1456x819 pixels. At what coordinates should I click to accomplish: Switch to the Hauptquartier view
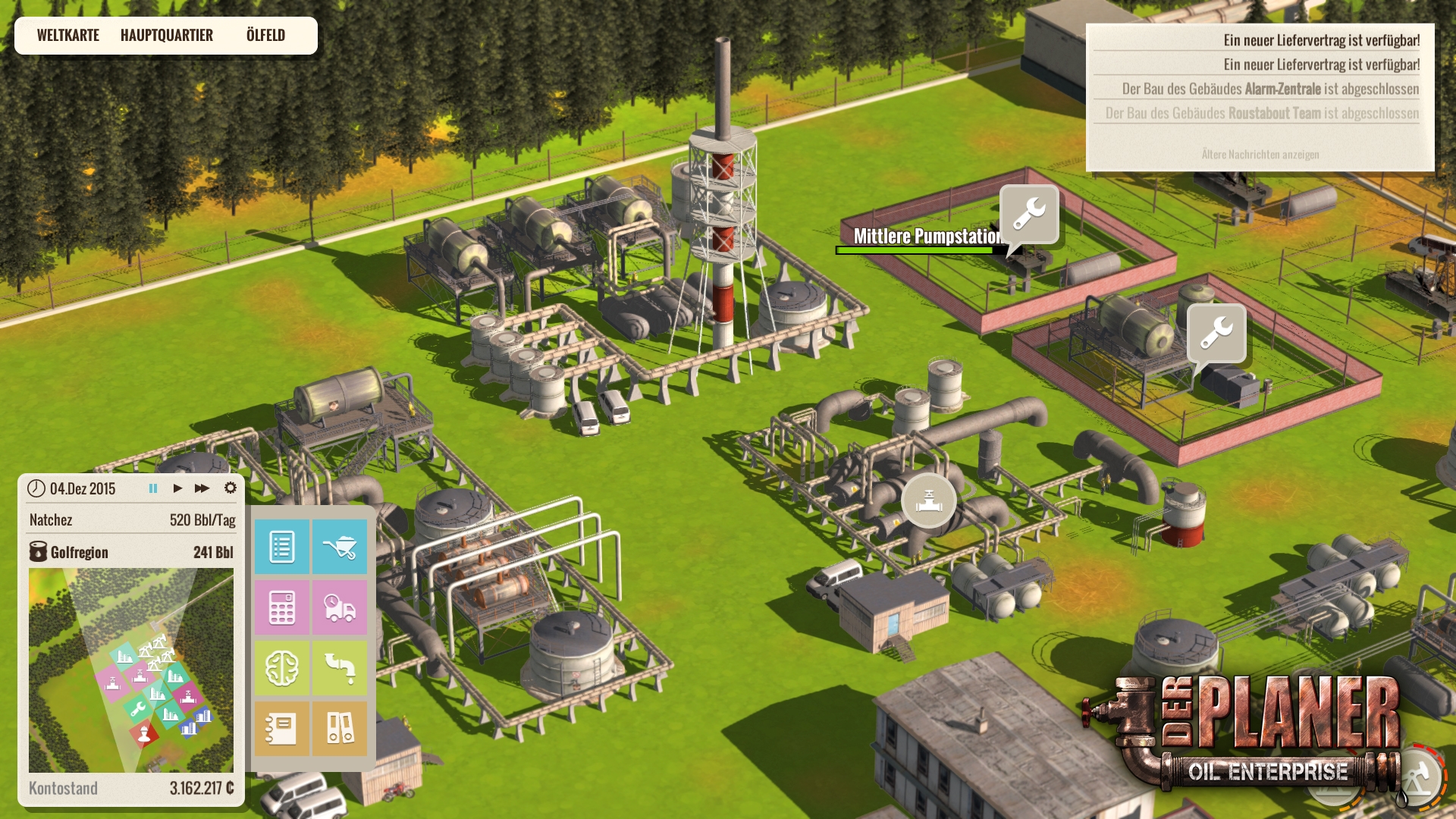(x=167, y=36)
